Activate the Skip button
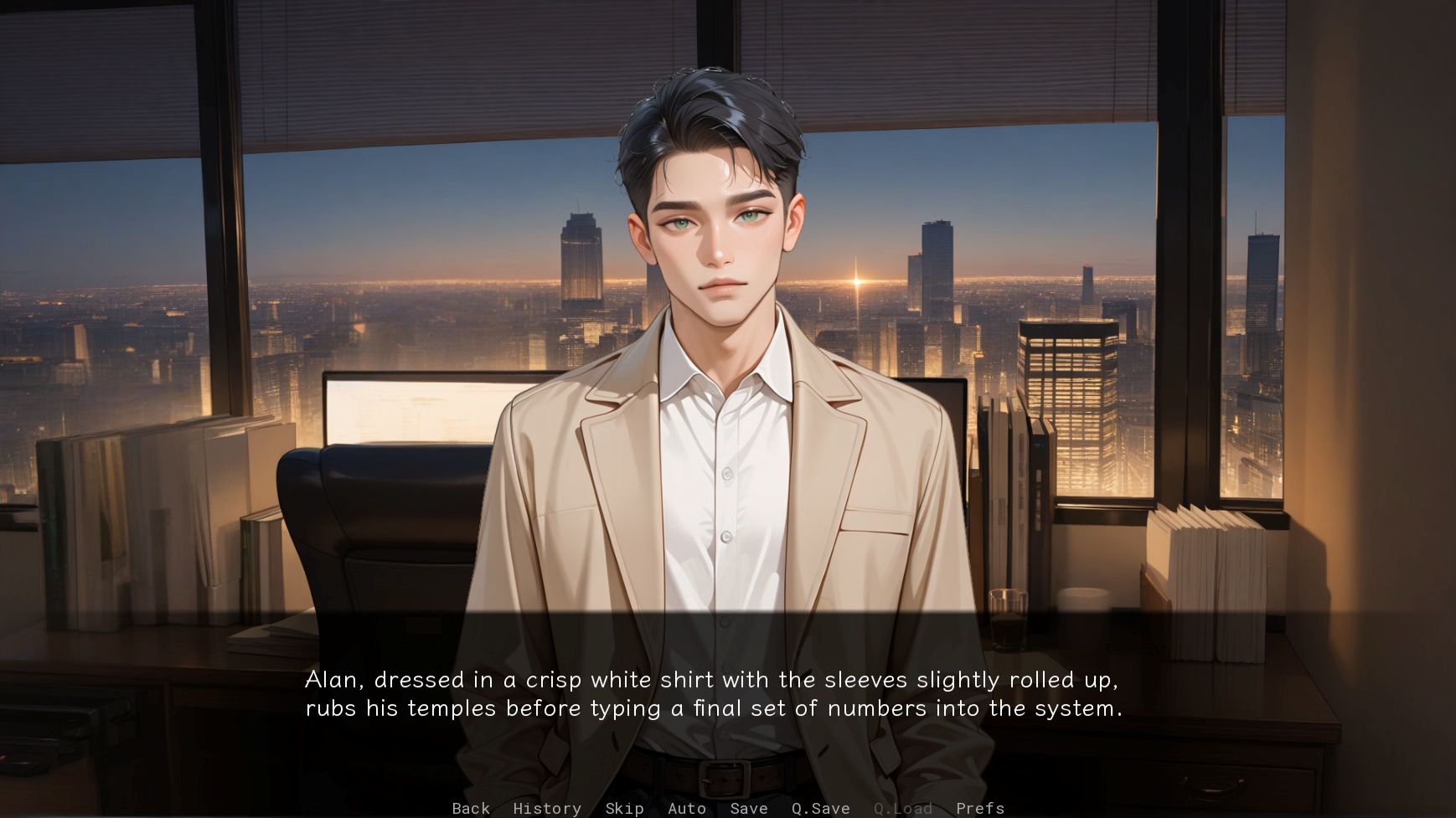Screen dimensions: 1456x818 click(624, 808)
